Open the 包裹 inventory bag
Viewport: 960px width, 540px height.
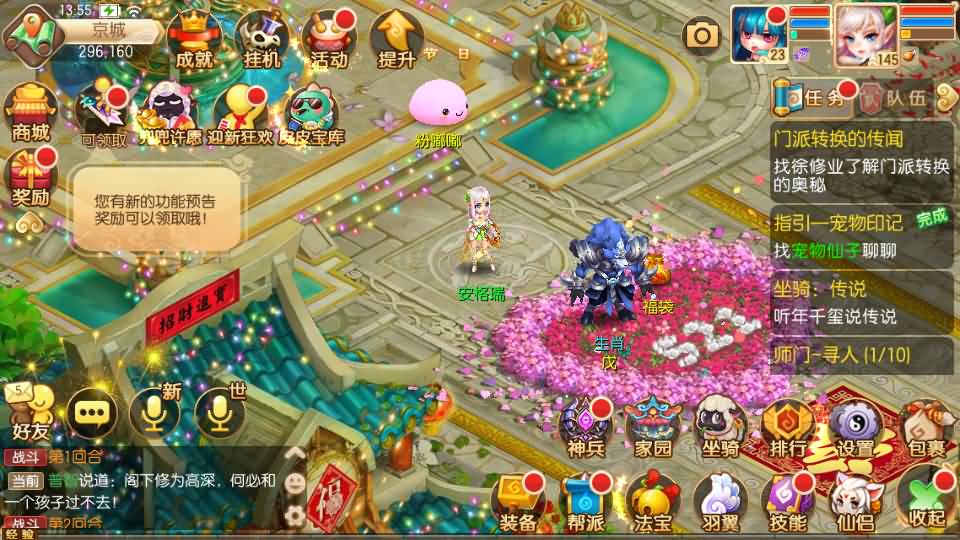(922, 431)
